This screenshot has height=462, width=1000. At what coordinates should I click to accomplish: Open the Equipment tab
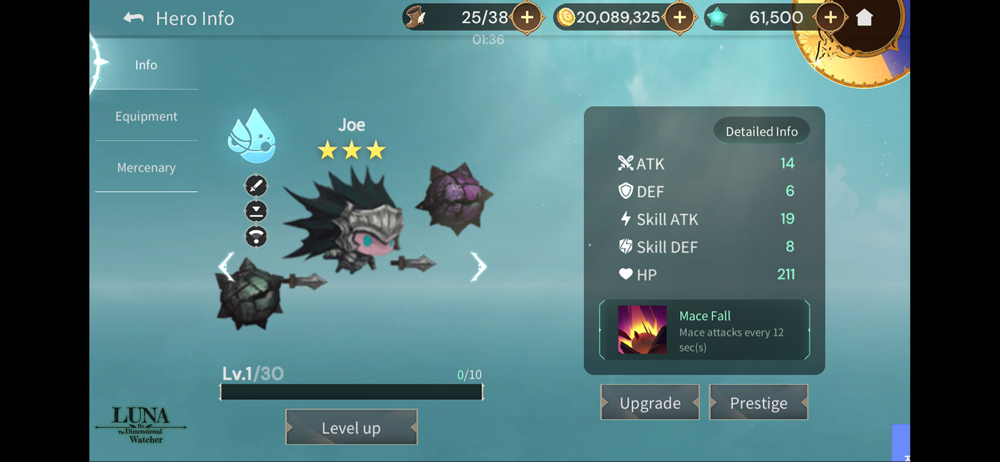pyautogui.click(x=146, y=116)
